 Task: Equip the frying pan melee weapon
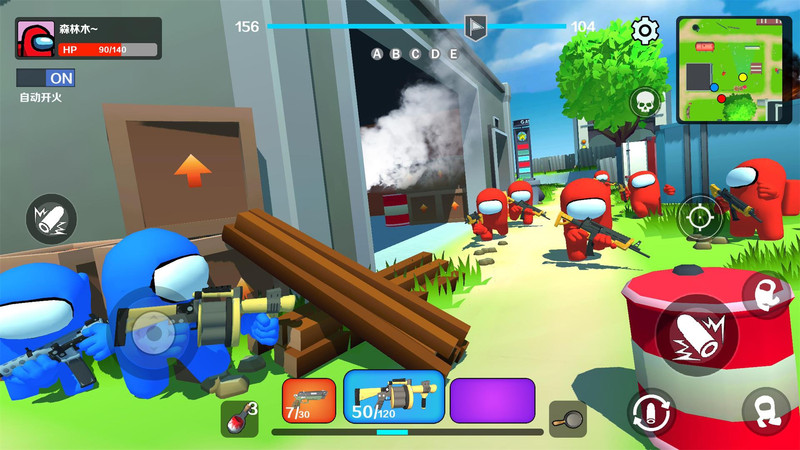click(567, 418)
